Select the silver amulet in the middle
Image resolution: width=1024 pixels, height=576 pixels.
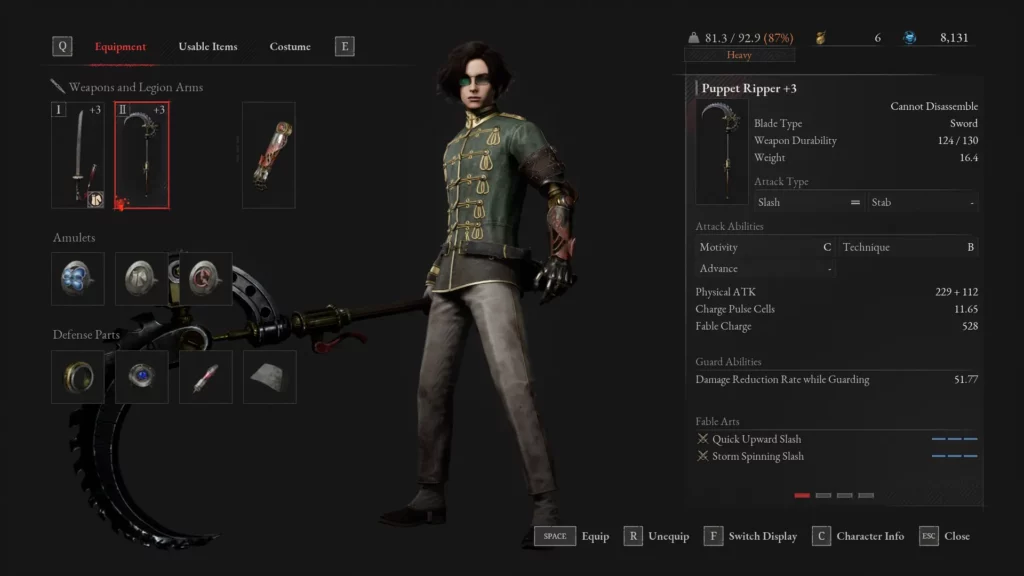coord(141,278)
